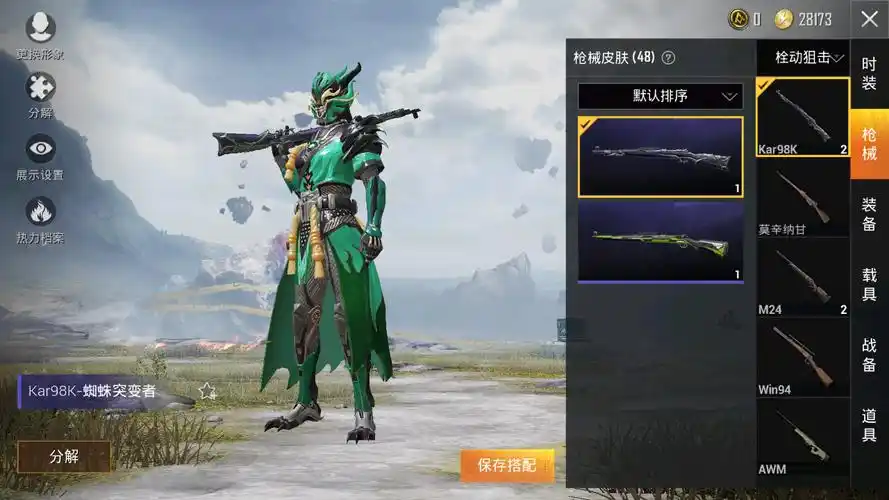This screenshot has width=889, height=500.
Task: Click the help icon beside 枪械皮肤
Action: pos(669,58)
